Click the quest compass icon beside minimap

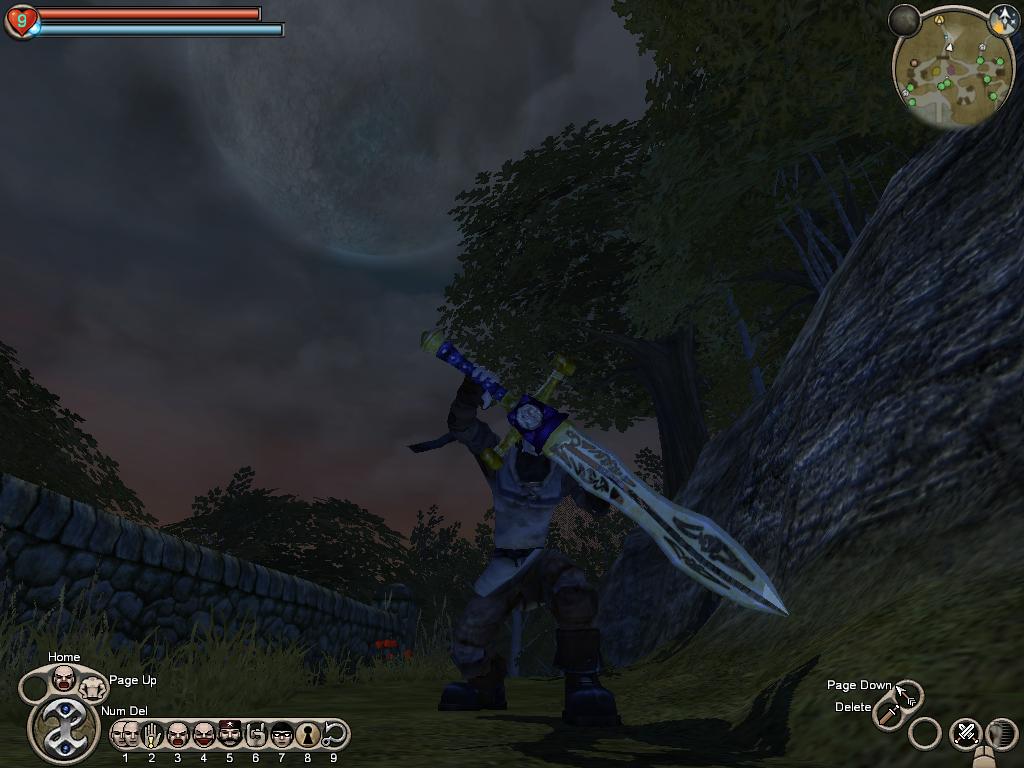coord(1003,18)
